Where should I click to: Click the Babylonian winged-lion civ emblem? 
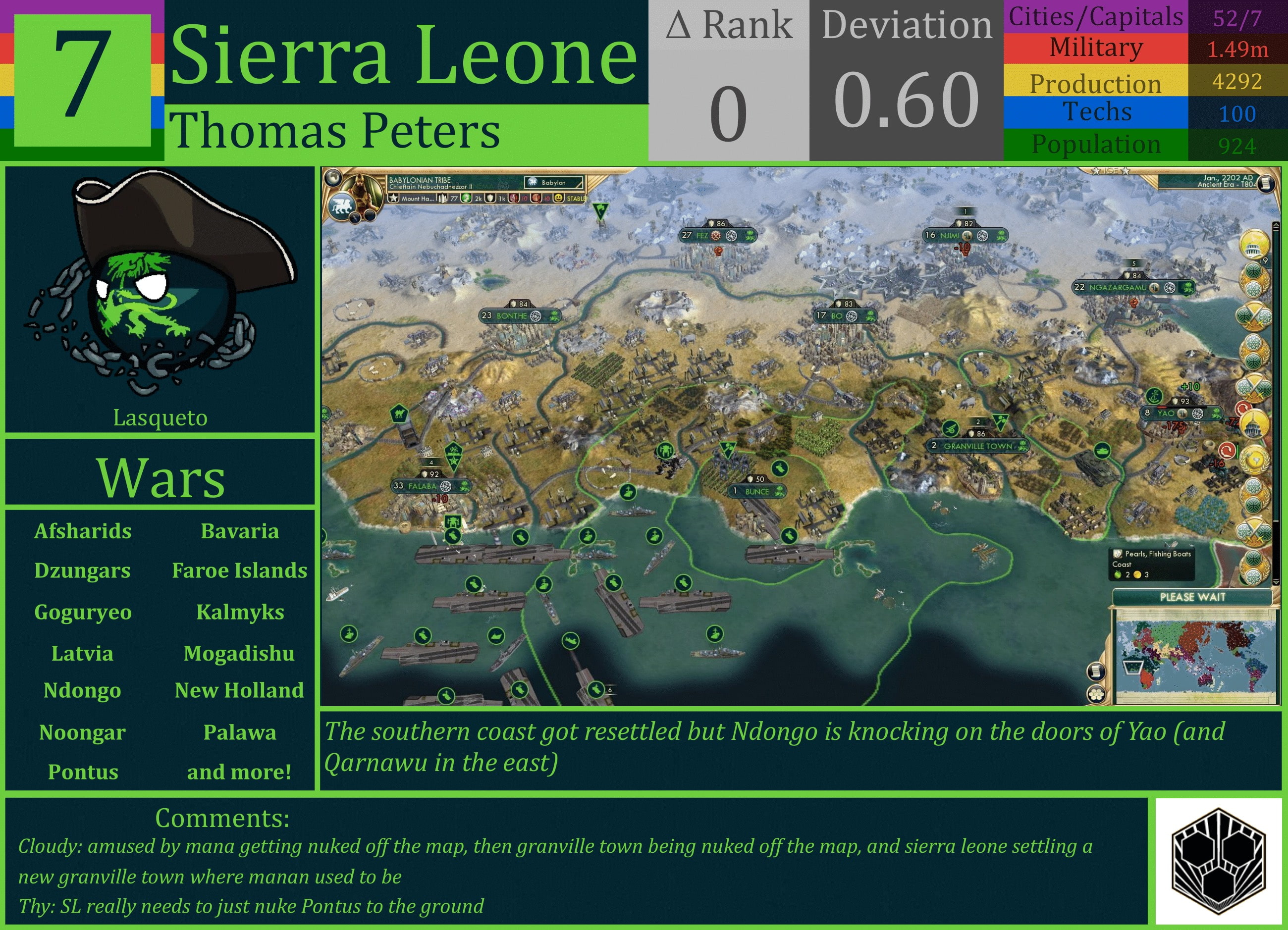[342, 206]
